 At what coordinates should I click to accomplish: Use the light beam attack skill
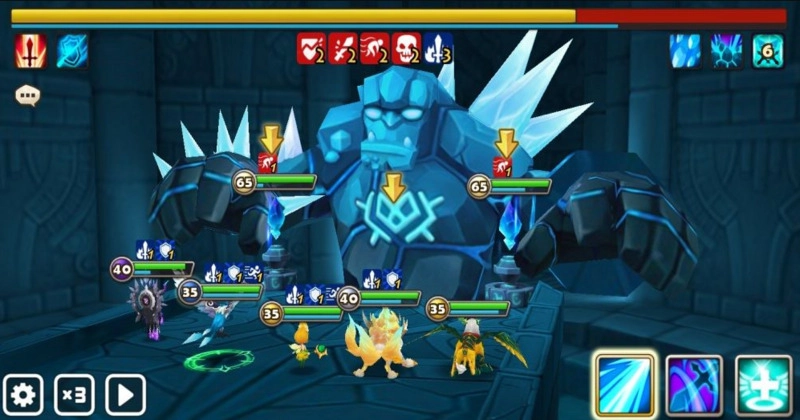tap(625, 382)
